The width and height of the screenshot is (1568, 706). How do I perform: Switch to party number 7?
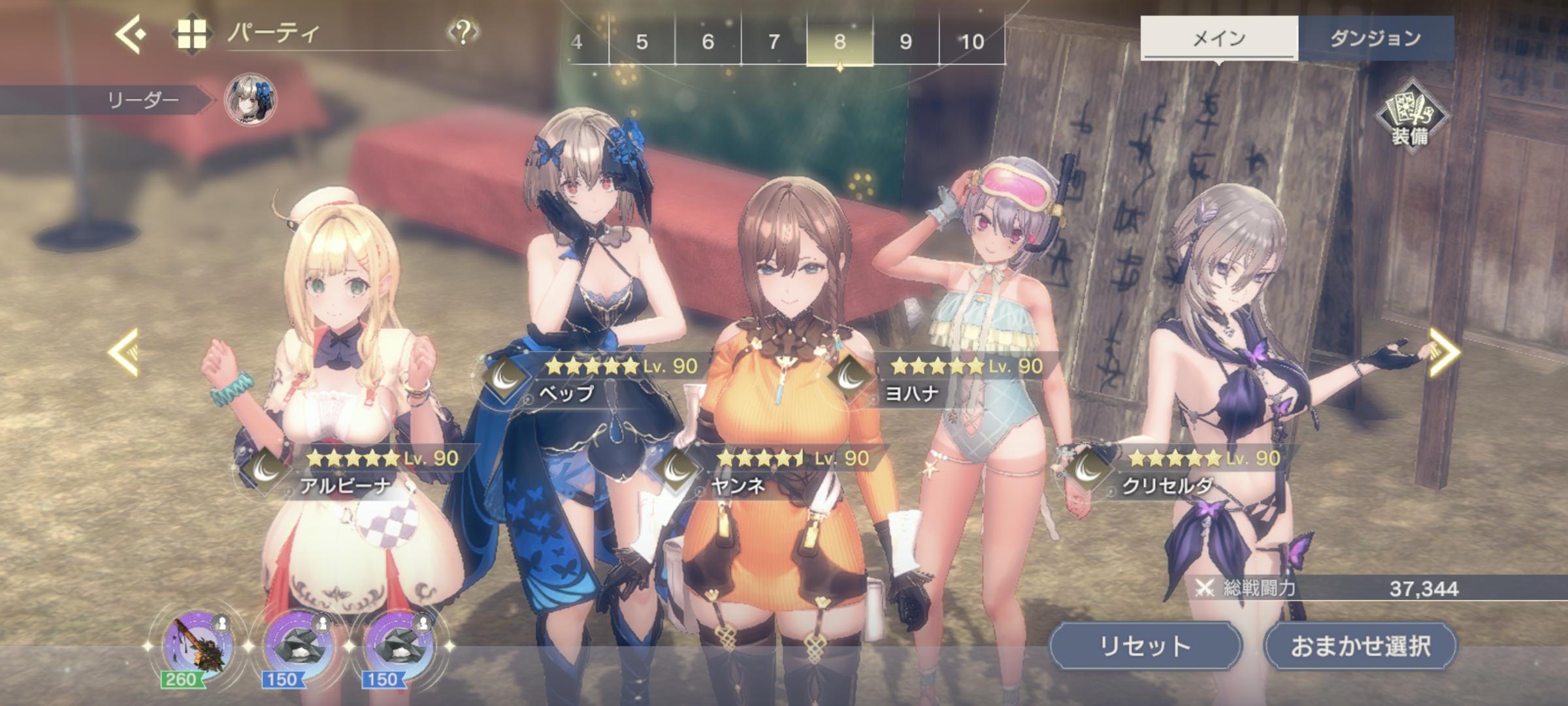click(774, 42)
